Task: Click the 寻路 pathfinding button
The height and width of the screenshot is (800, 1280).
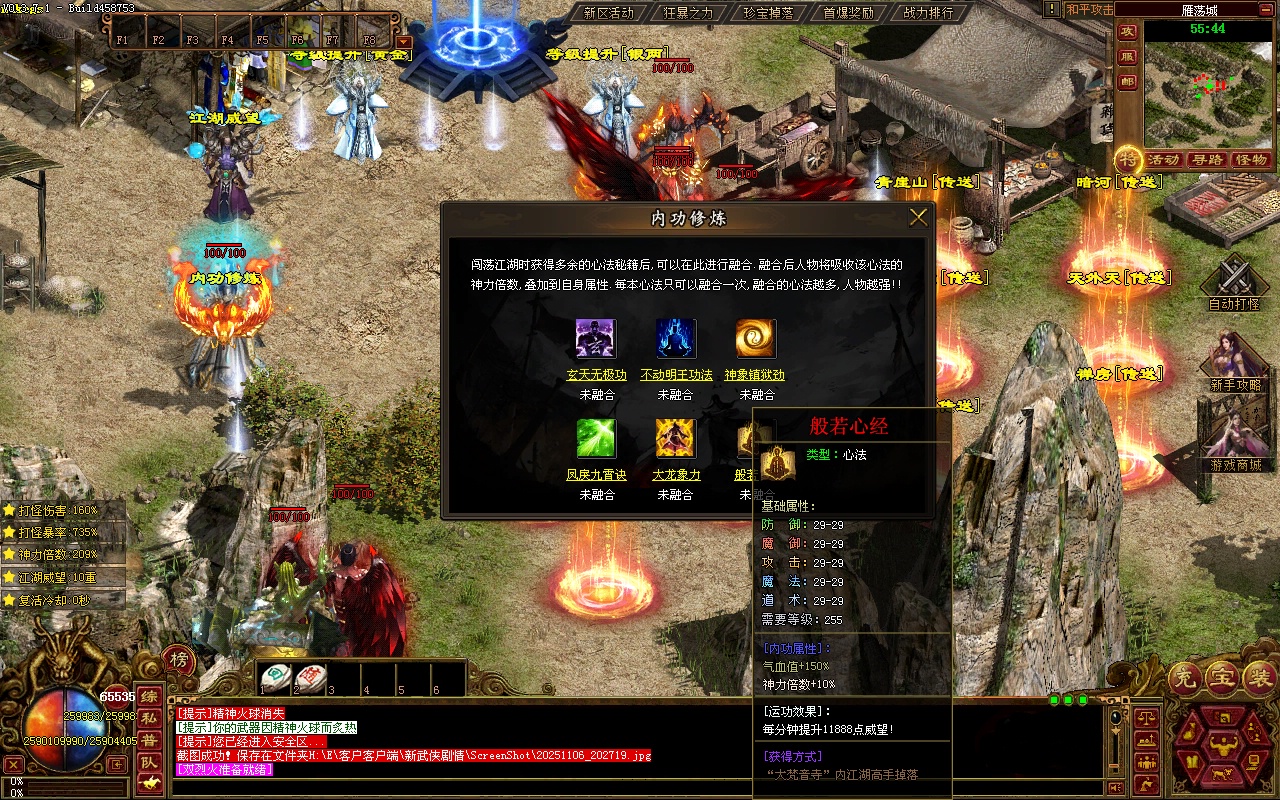Action: [1208, 160]
